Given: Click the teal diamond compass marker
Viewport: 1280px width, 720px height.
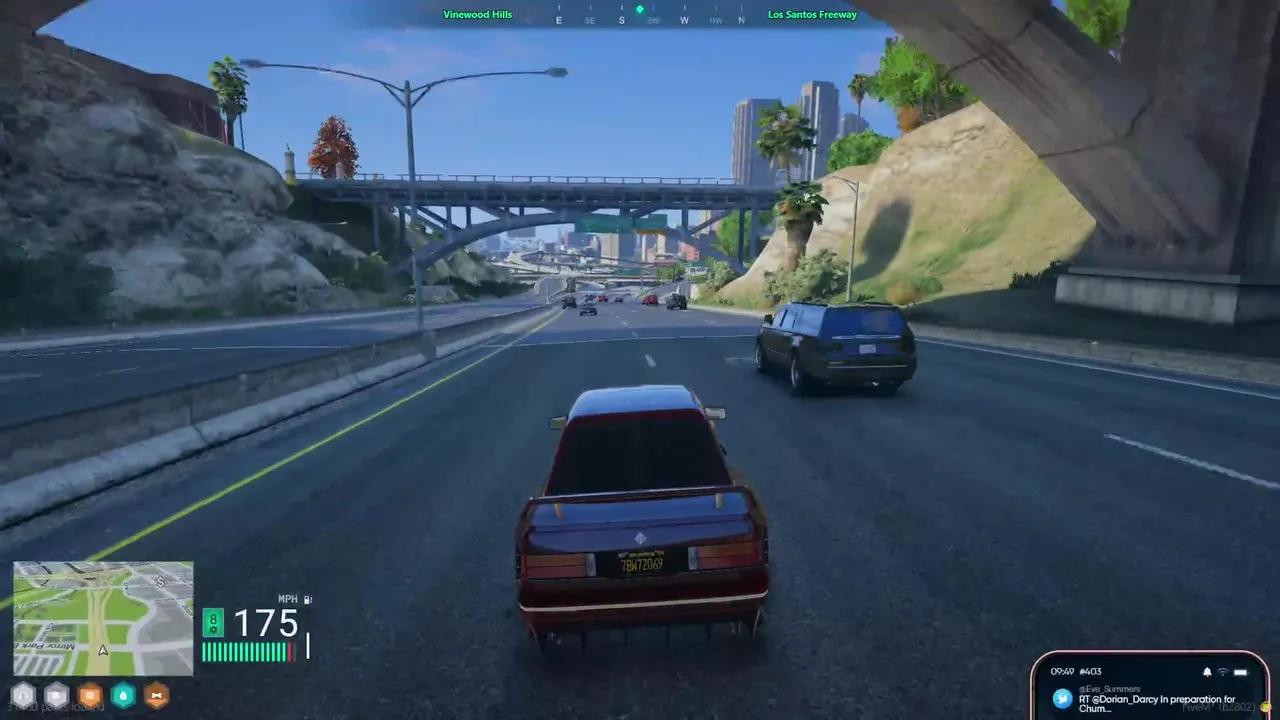Looking at the screenshot, I should pos(639,10).
